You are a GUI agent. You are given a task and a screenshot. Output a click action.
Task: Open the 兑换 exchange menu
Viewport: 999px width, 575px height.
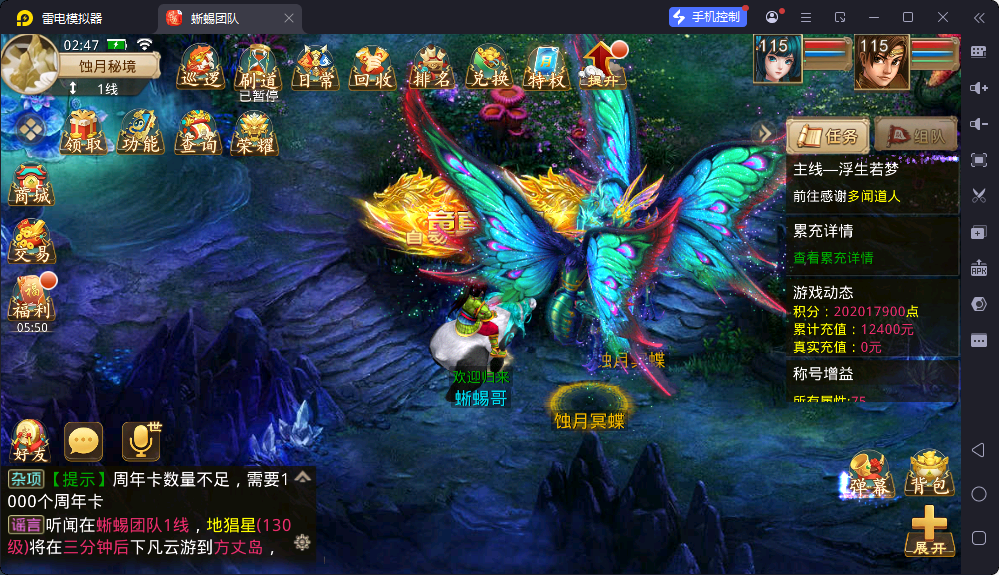pyautogui.click(x=490, y=66)
